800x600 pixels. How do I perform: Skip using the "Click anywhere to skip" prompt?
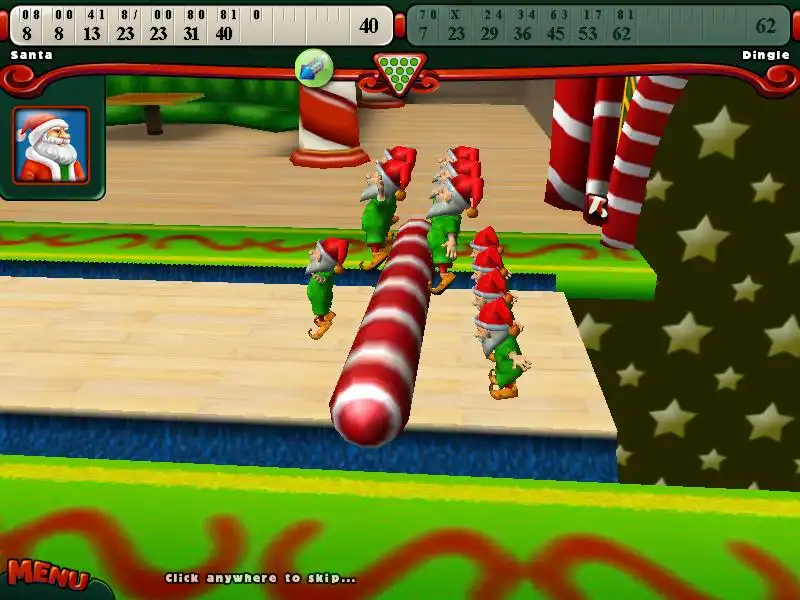tap(260, 578)
